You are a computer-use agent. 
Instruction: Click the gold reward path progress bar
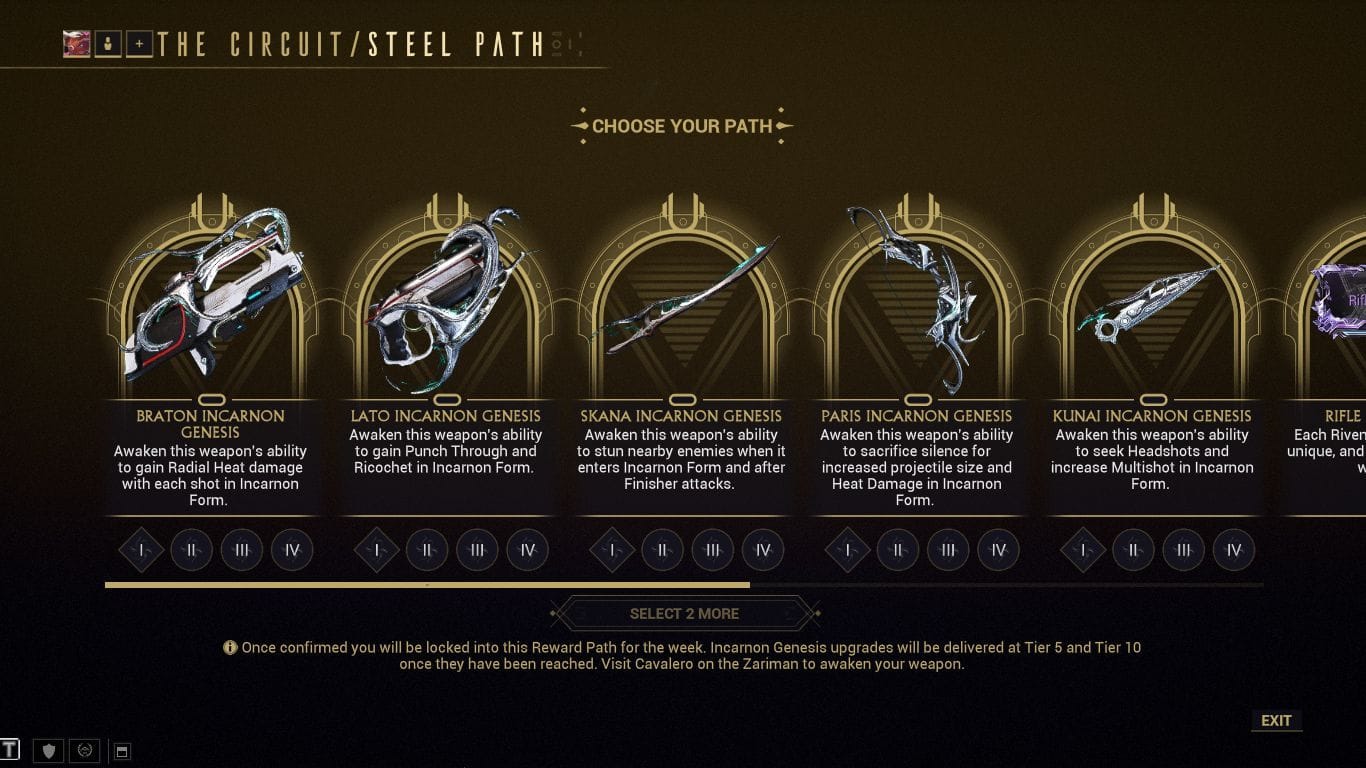(430, 584)
